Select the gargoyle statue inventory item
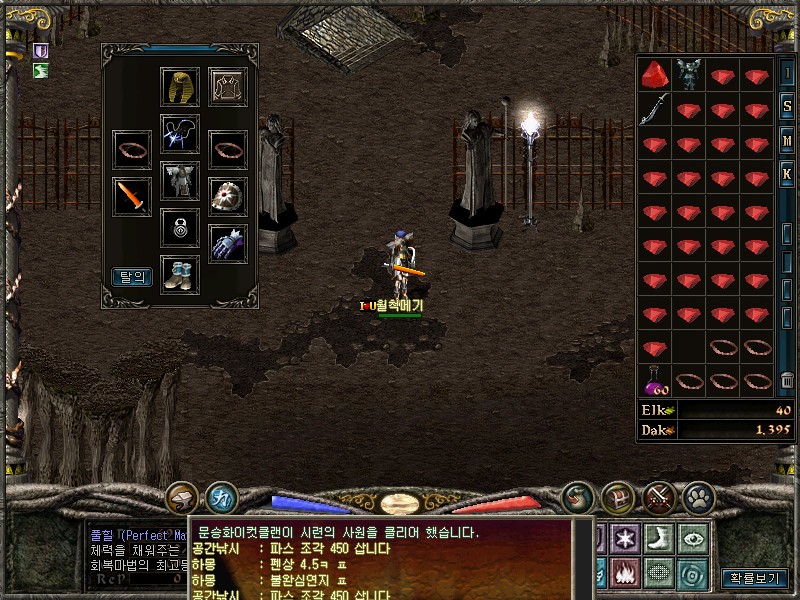 click(x=688, y=74)
